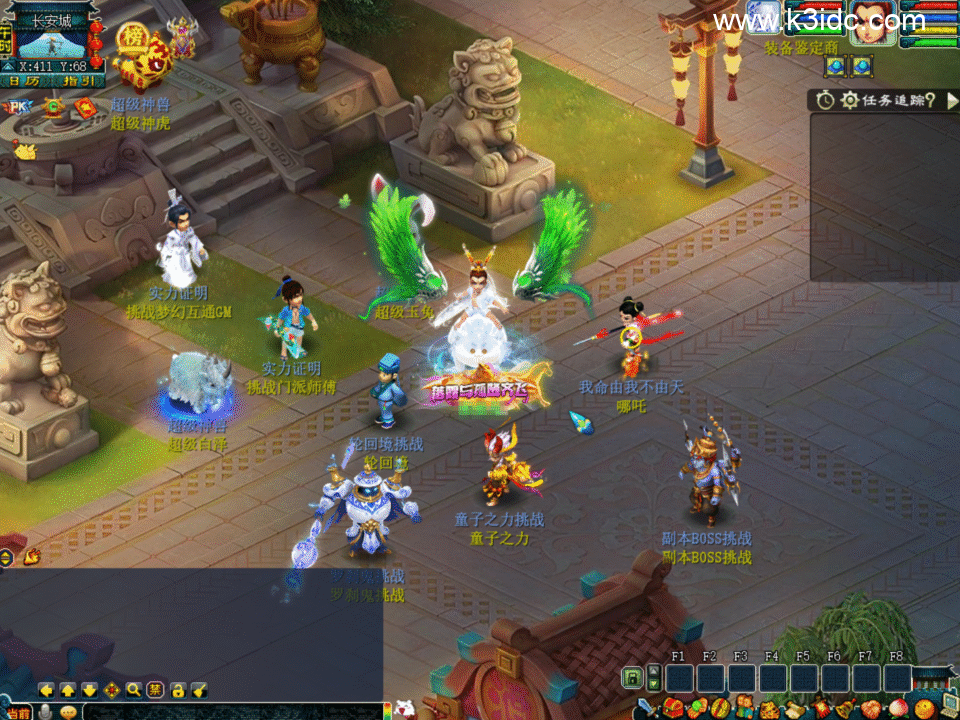Viewport: 960px width, 720px height.
Task: Collapse the quest tracker with the arrow
Action: click(x=951, y=100)
